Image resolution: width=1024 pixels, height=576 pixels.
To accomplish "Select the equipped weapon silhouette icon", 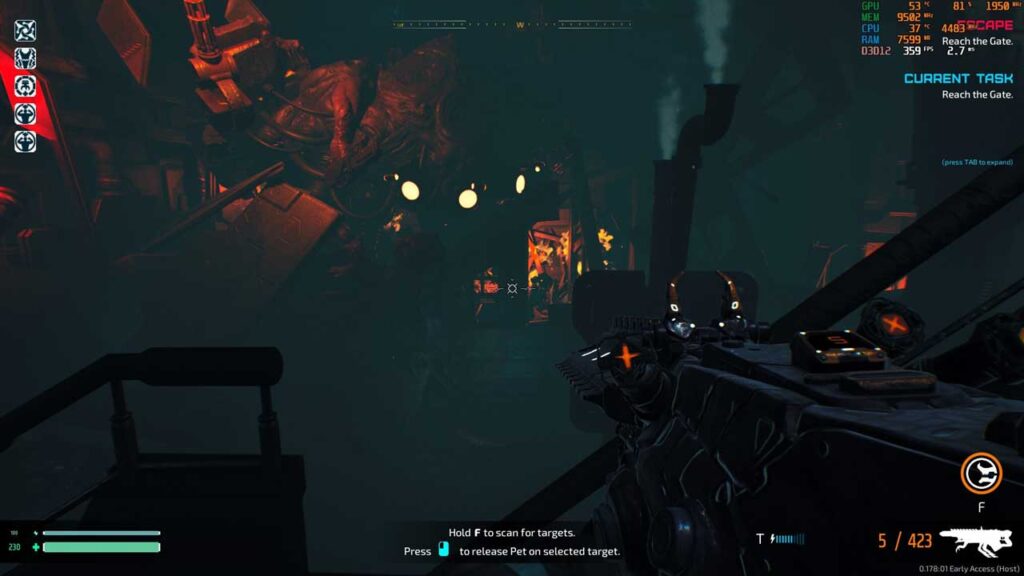I will point(976,541).
